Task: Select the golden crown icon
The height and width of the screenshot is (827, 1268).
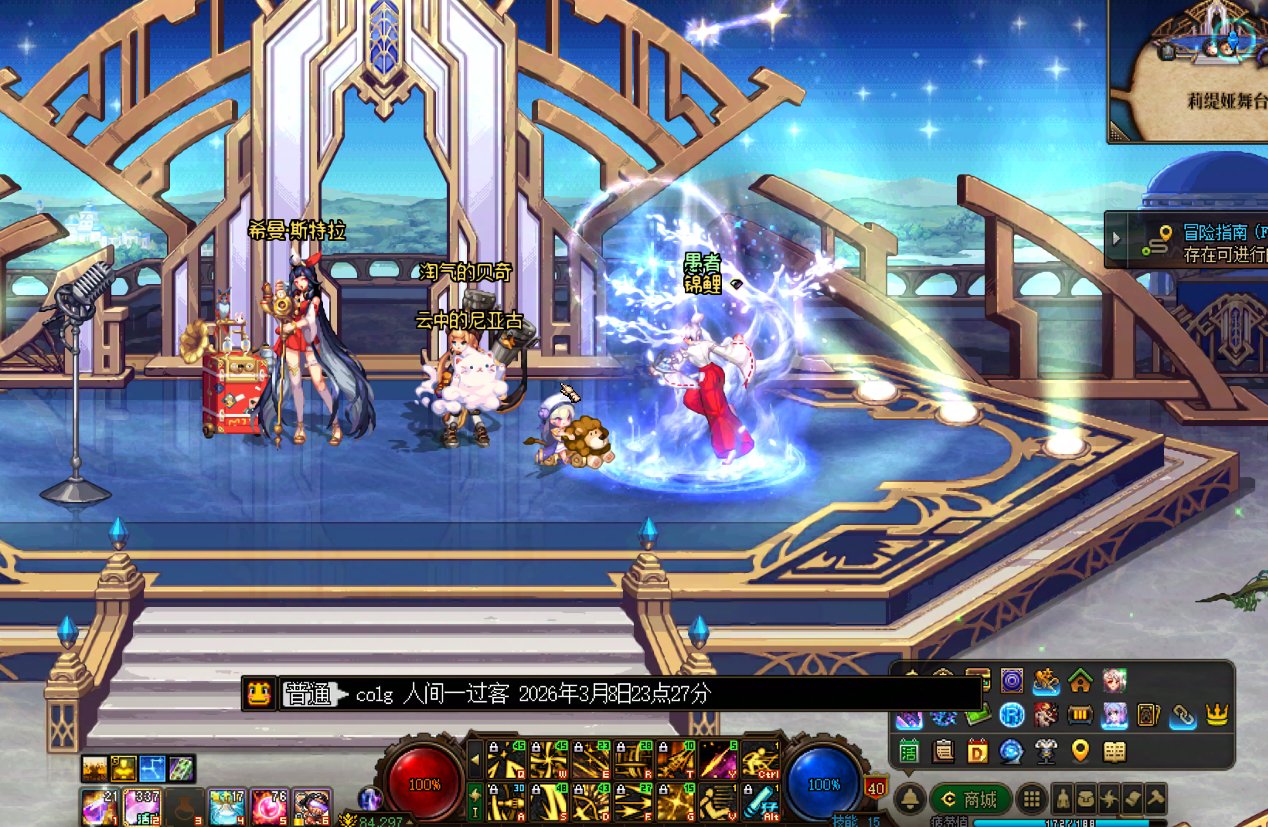Action: (x=1217, y=715)
